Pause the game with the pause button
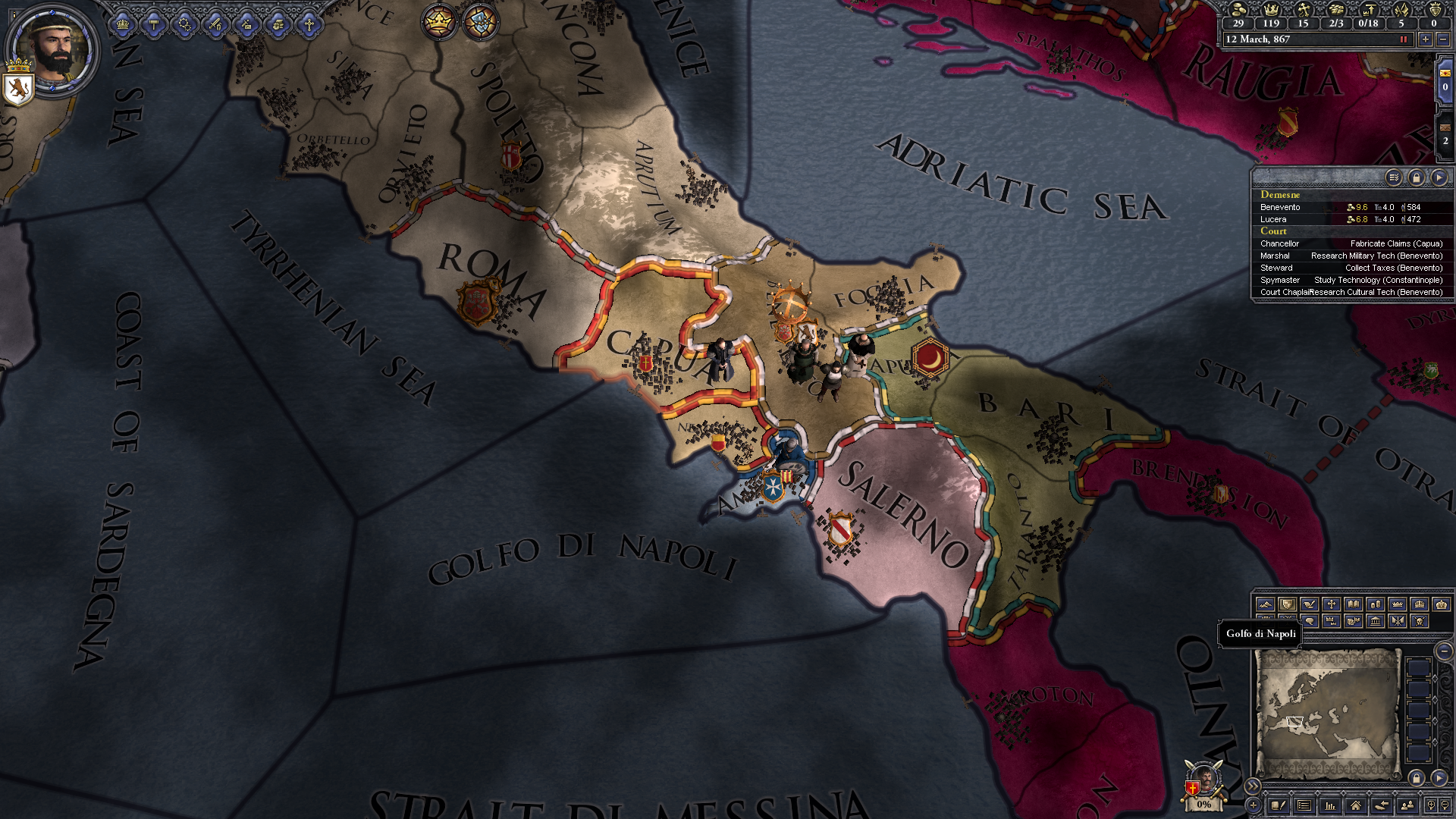 [x=1404, y=40]
